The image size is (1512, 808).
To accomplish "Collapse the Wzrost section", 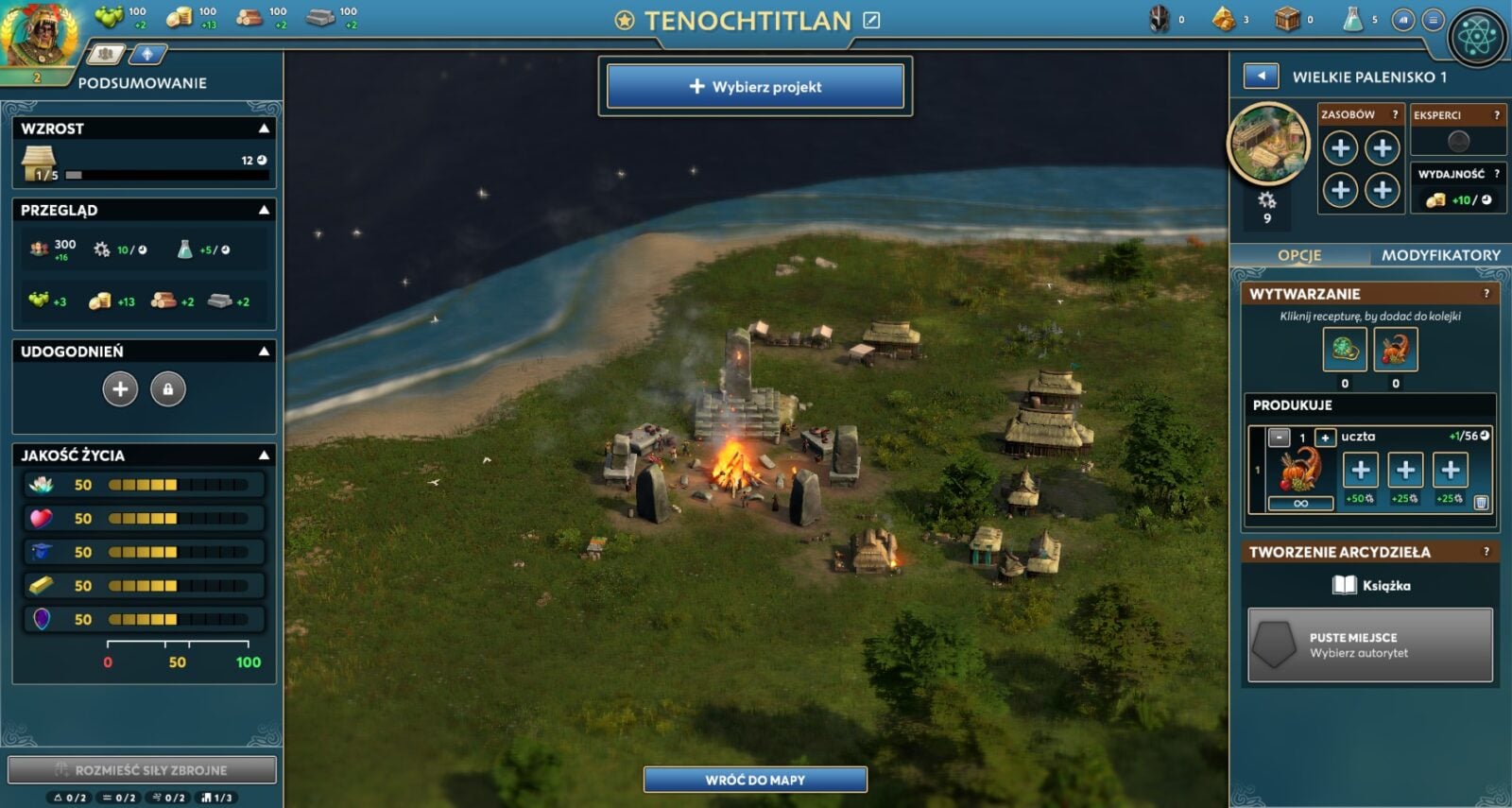I will click(265, 129).
